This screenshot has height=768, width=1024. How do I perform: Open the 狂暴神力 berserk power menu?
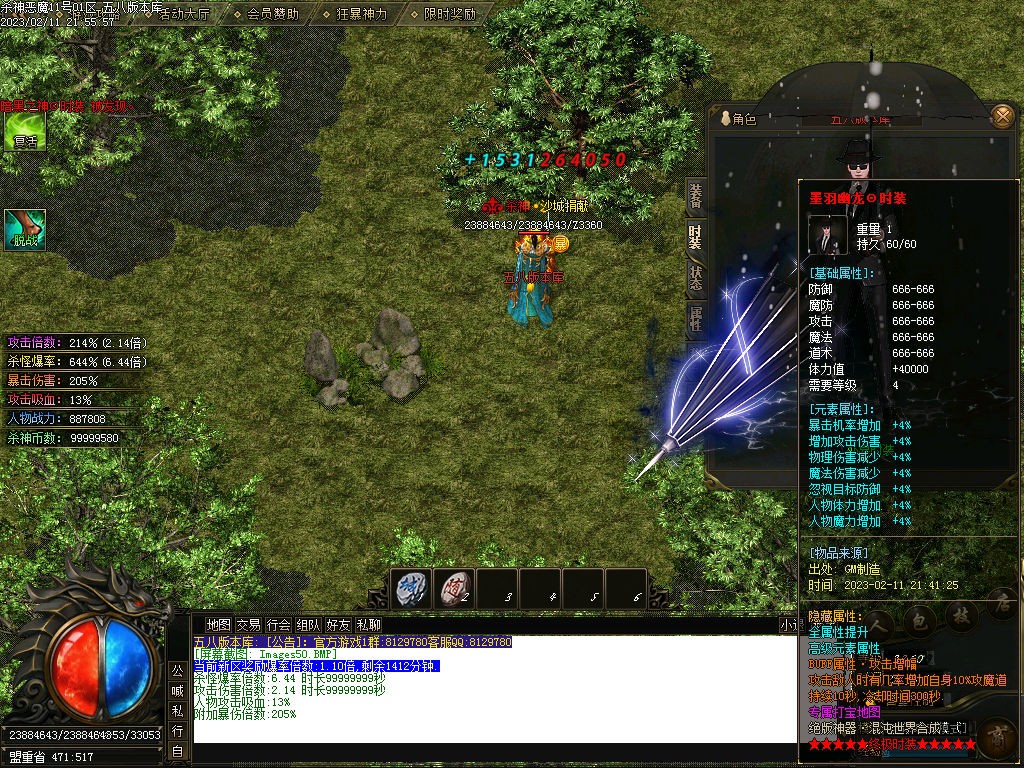coord(361,14)
